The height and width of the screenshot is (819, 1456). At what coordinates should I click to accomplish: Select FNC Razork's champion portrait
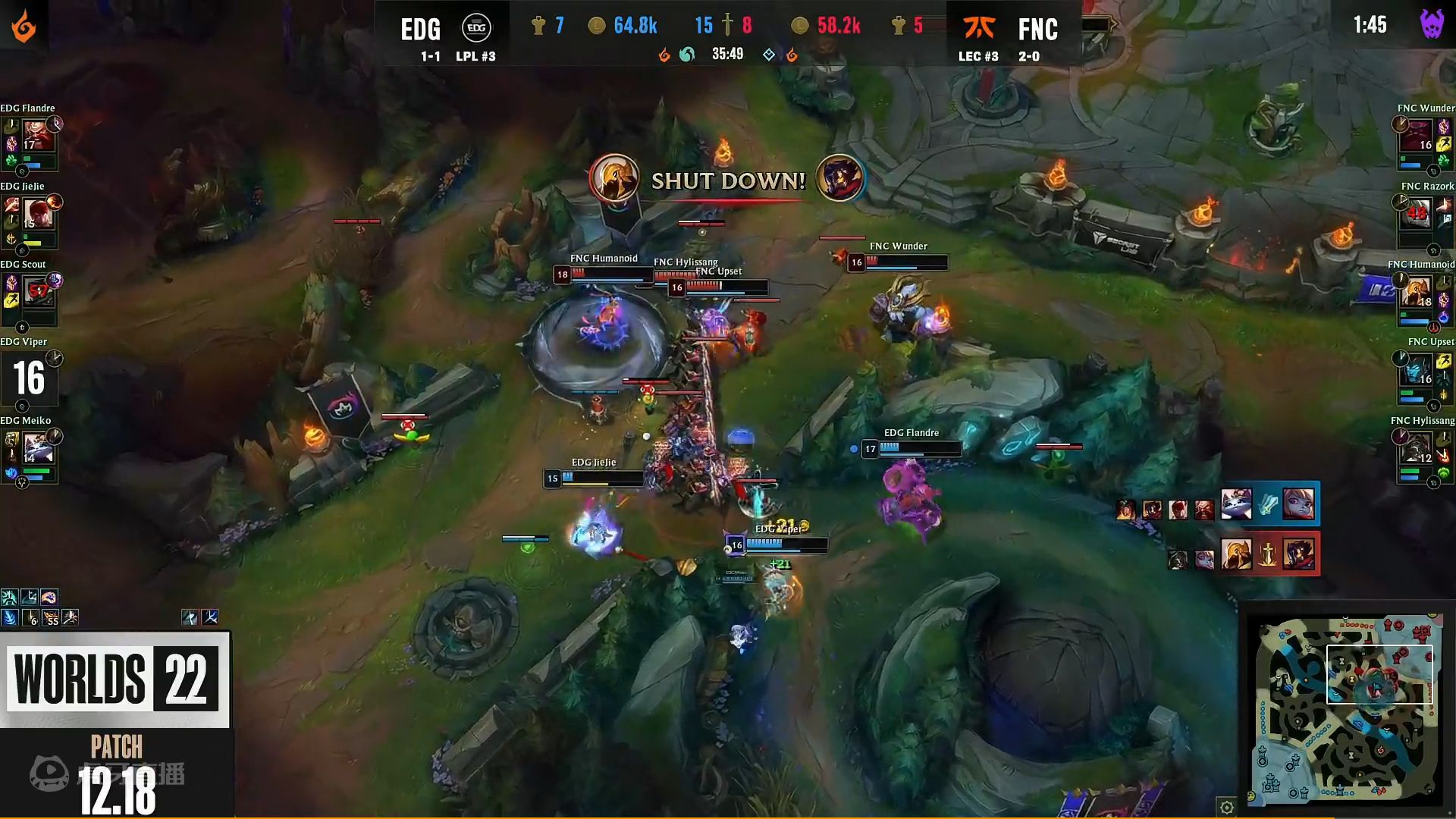click(x=1417, y=215)
